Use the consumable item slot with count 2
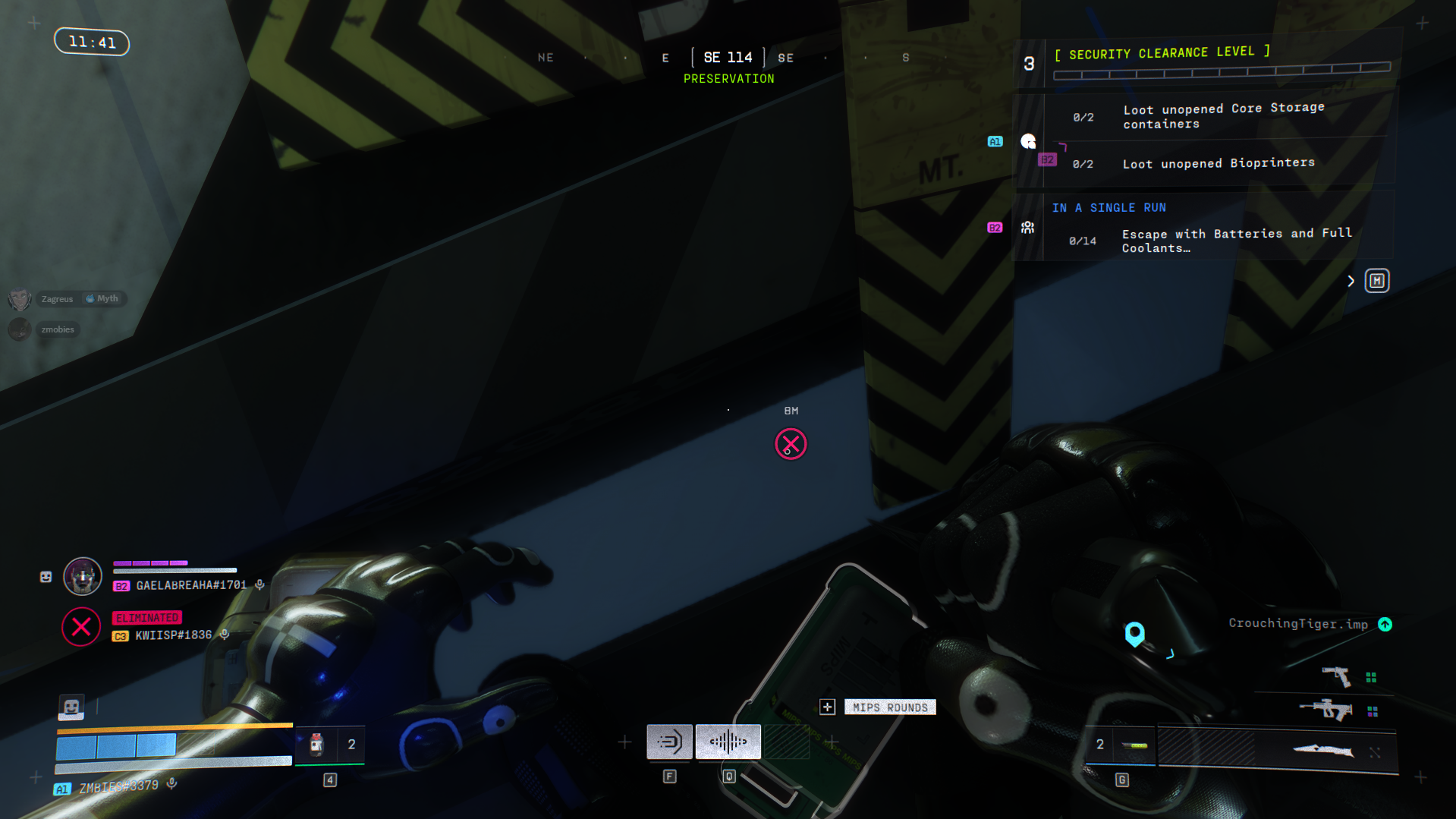This screenshot has height=819, width=1456. [329, 745]
